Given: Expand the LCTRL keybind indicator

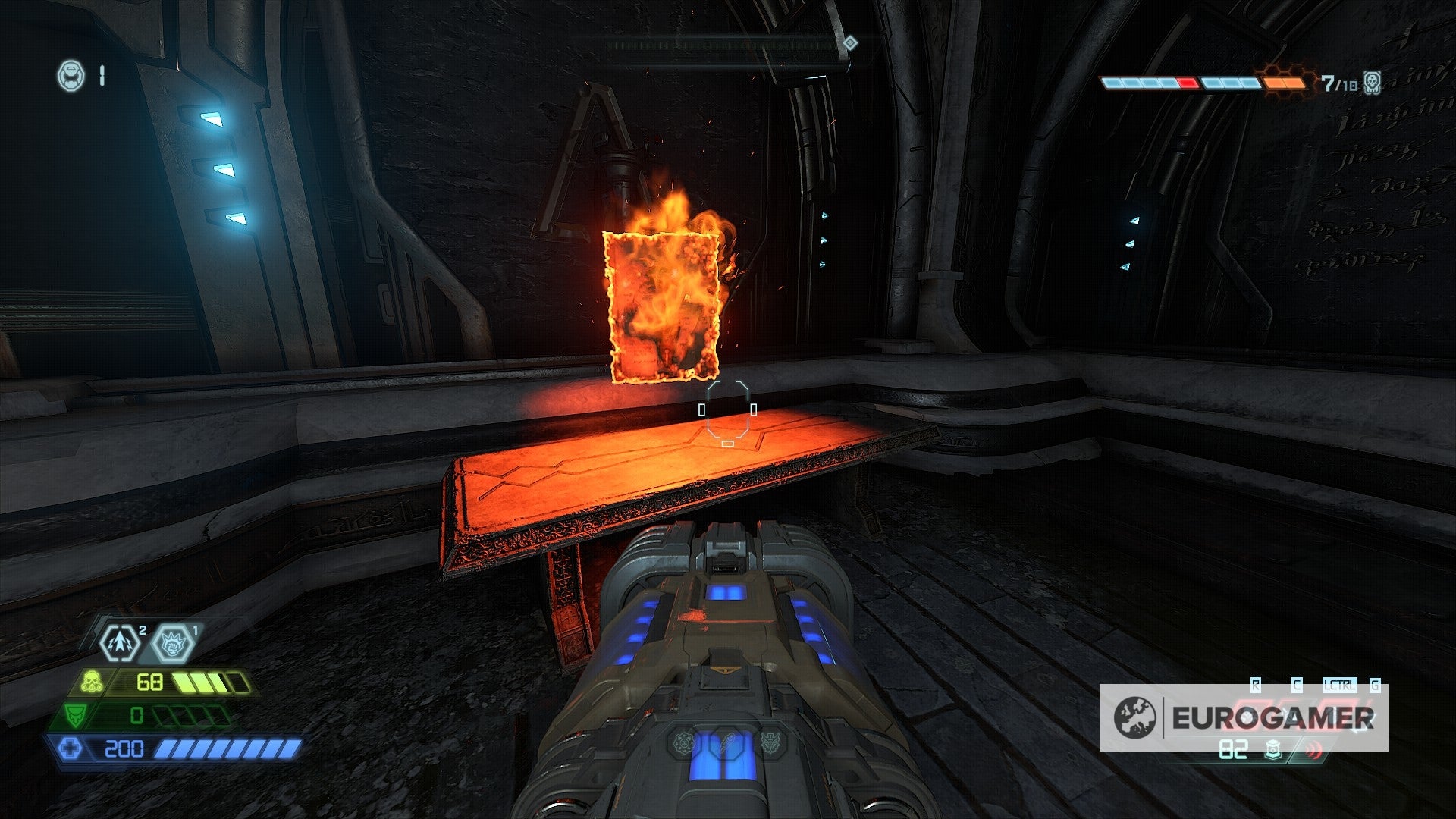Looking at the screenshot, I should click(1340, 684).
